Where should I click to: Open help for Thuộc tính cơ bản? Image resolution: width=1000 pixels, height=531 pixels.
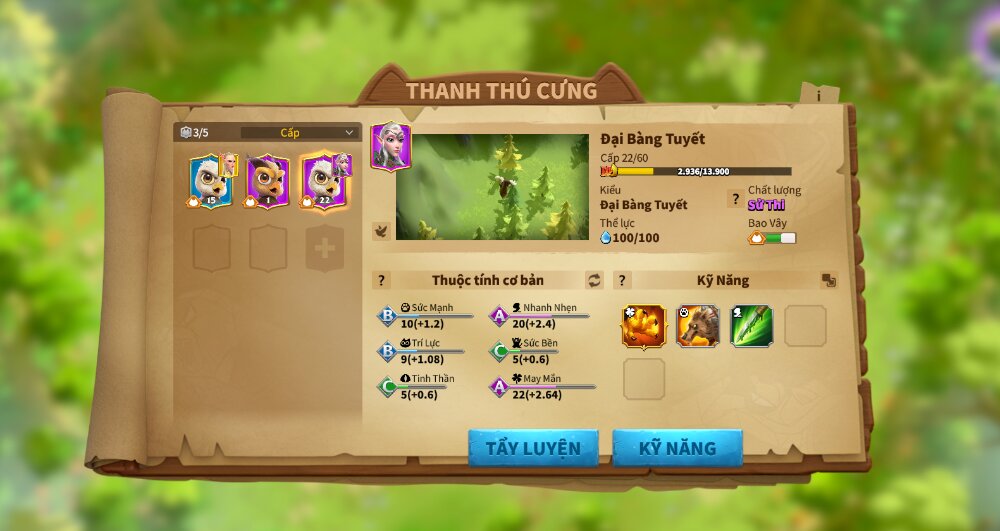coord(381,280)
